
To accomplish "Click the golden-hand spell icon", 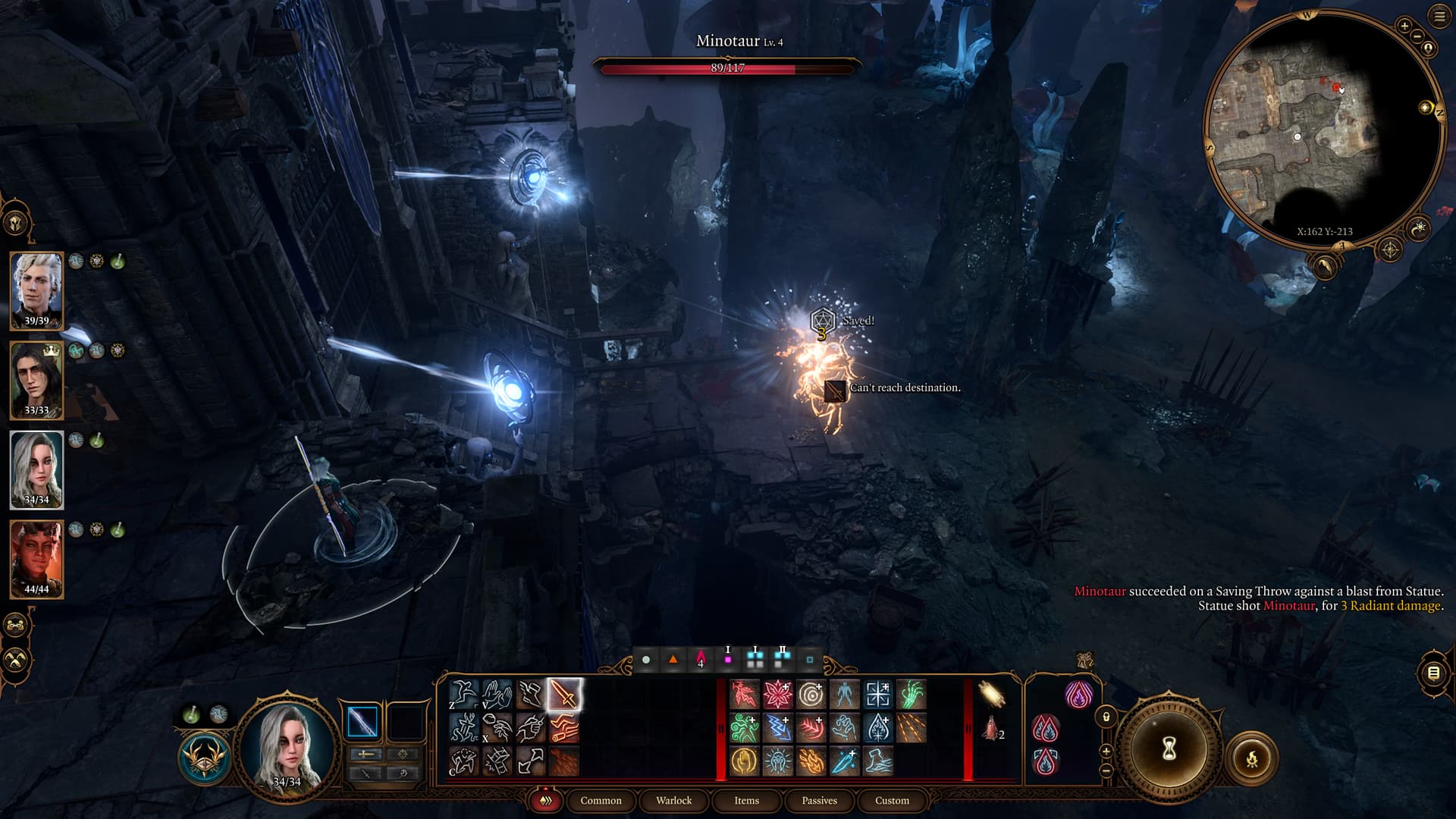I will coord(744,761).
